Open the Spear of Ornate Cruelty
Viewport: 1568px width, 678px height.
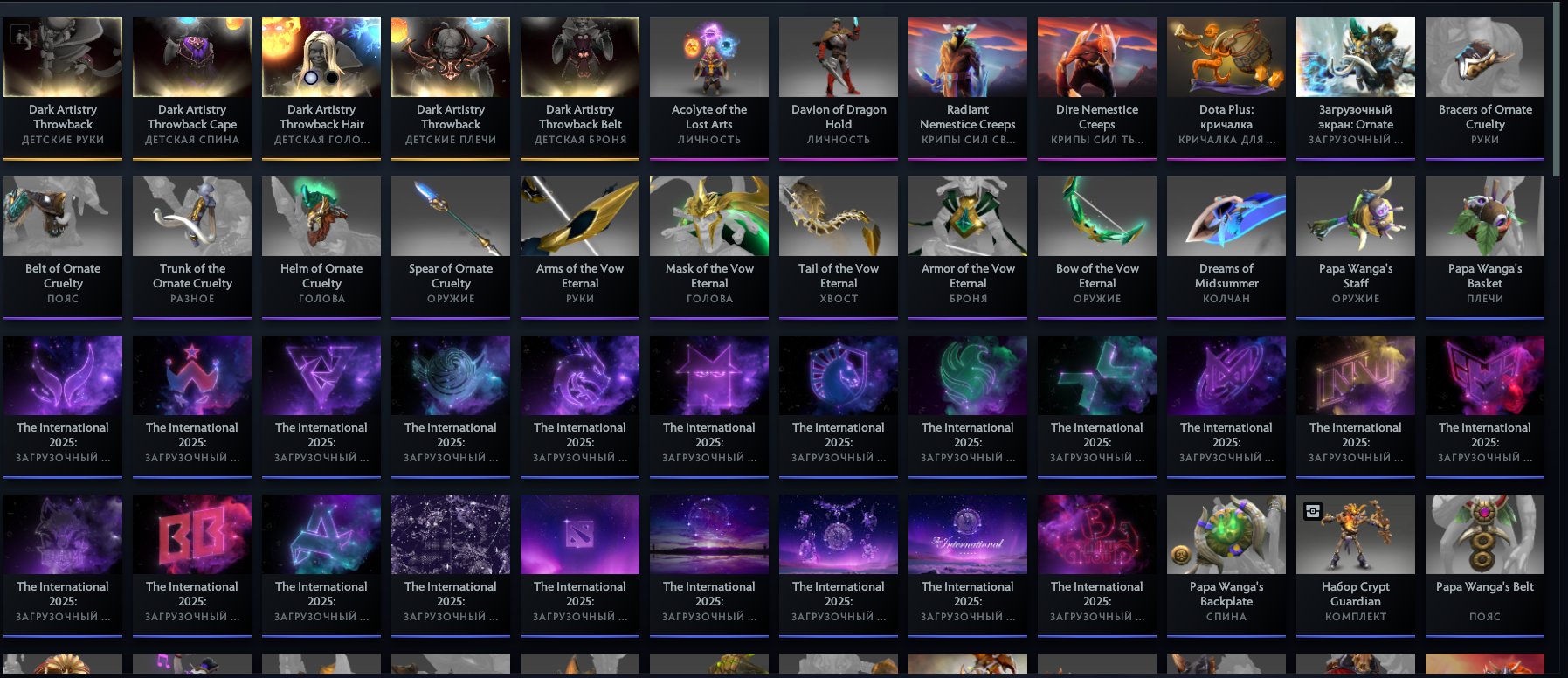coord(450,216)
